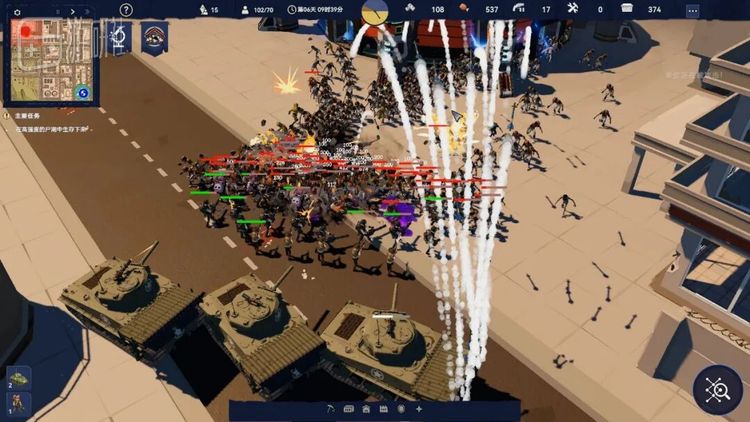Click the plus icon in bottom bar
750x422 pixels.
coord(419,409)
